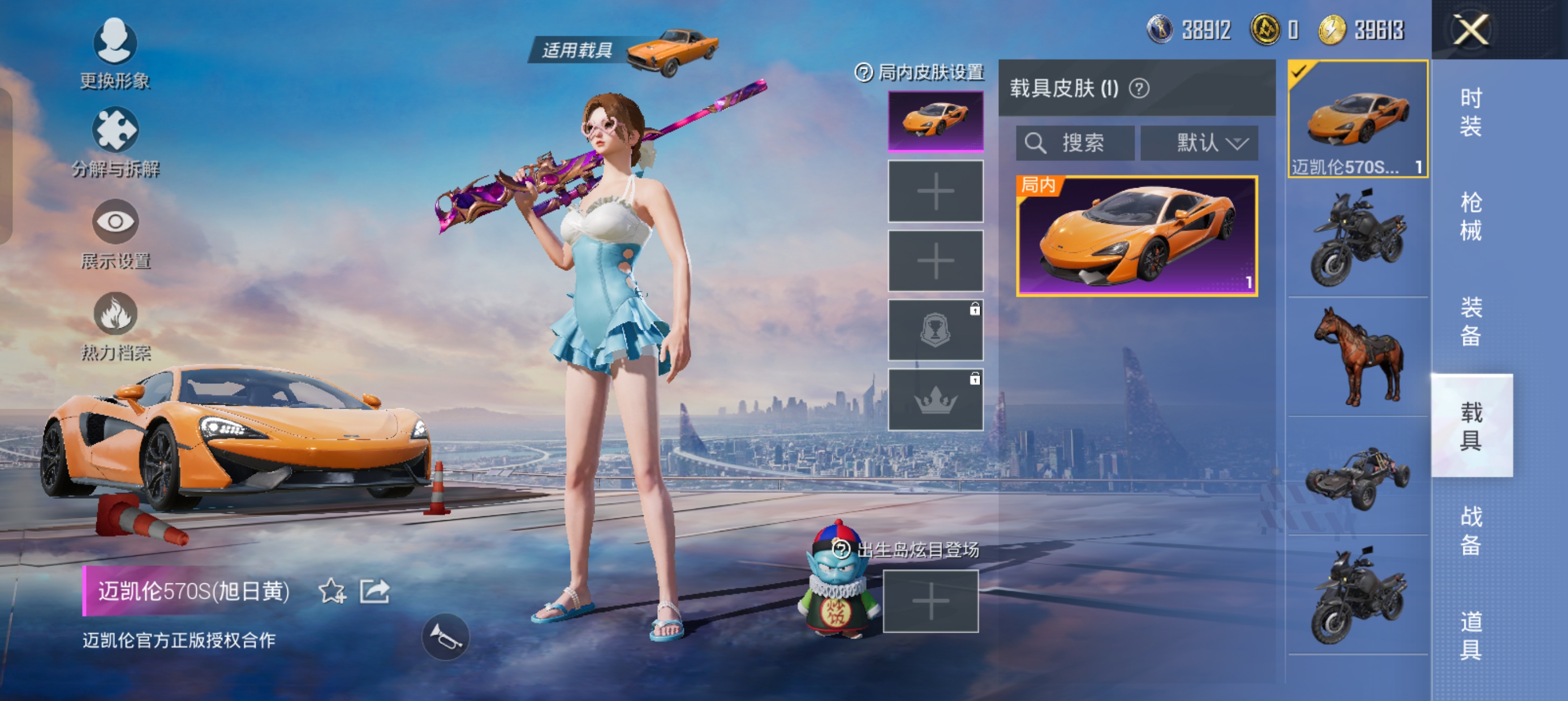The height and width of the screenshot is (701, 1568).
Task: Switch to the 战备 combat gear tab
Action: [x=1471, y=530]
